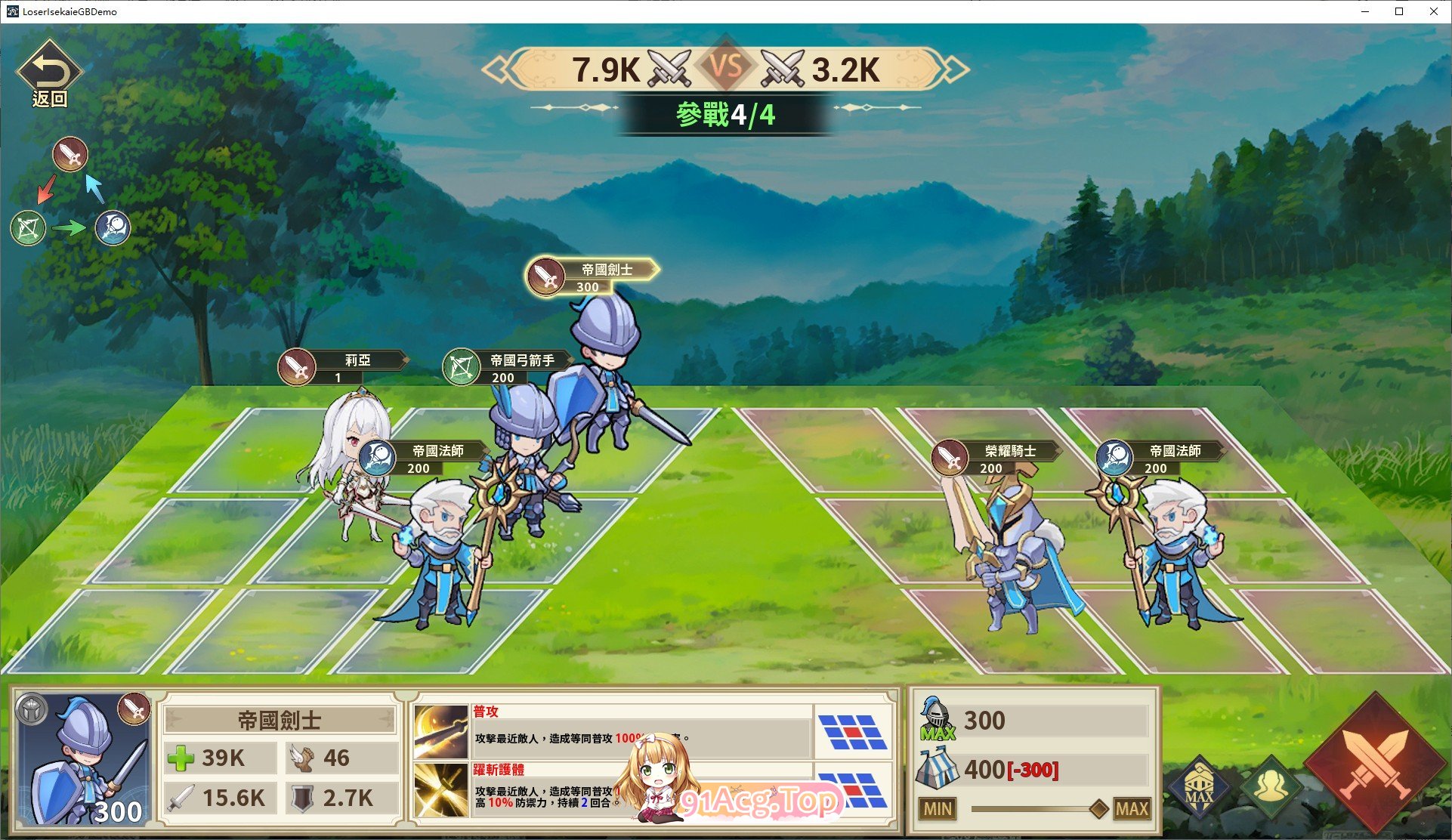
Task: Close the LoserIsekaieGBDemo window
Action: [x=1434, y=11]
